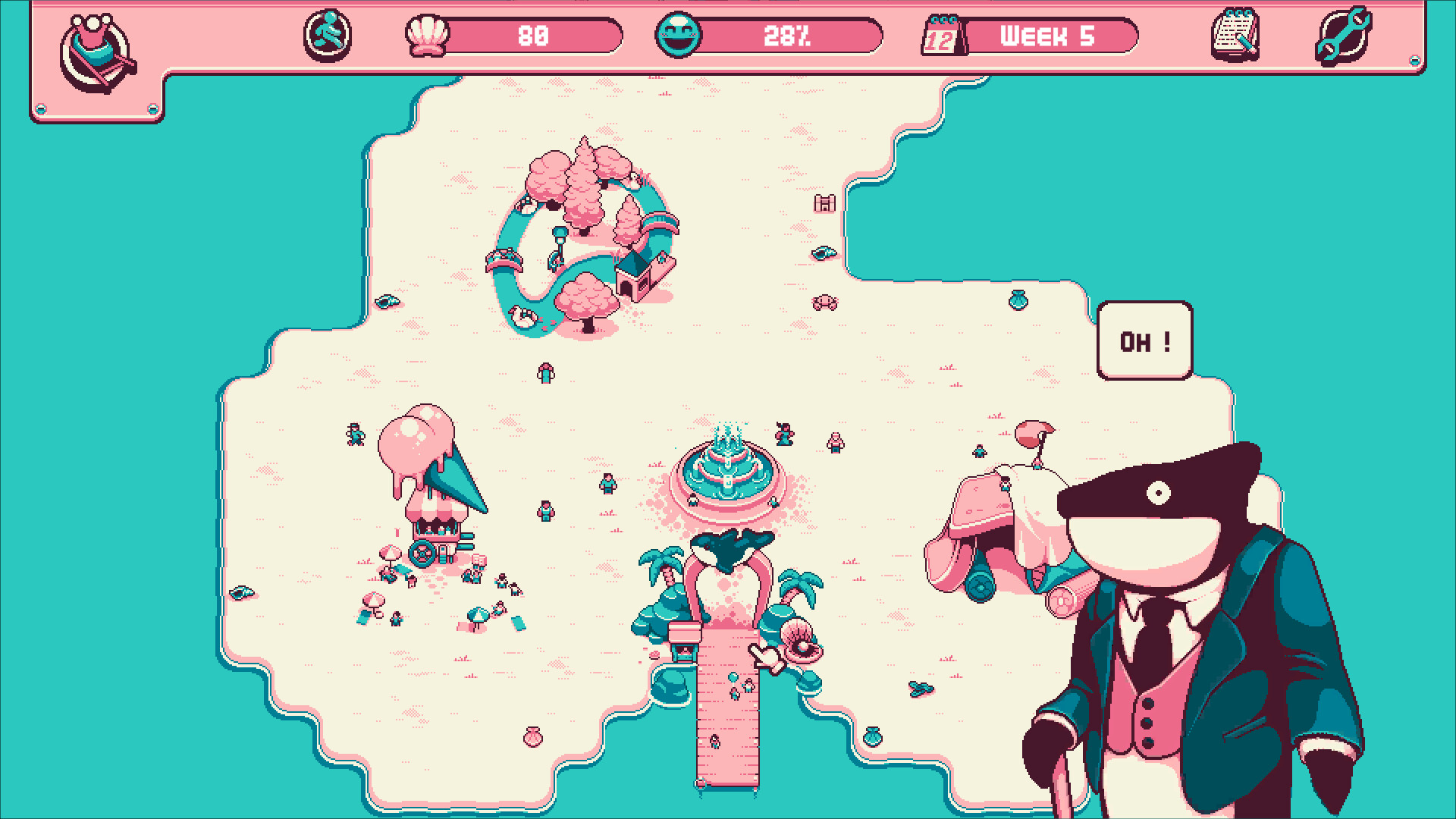
Task: Select the swimmer activity icon
Action: click(329, 34)
